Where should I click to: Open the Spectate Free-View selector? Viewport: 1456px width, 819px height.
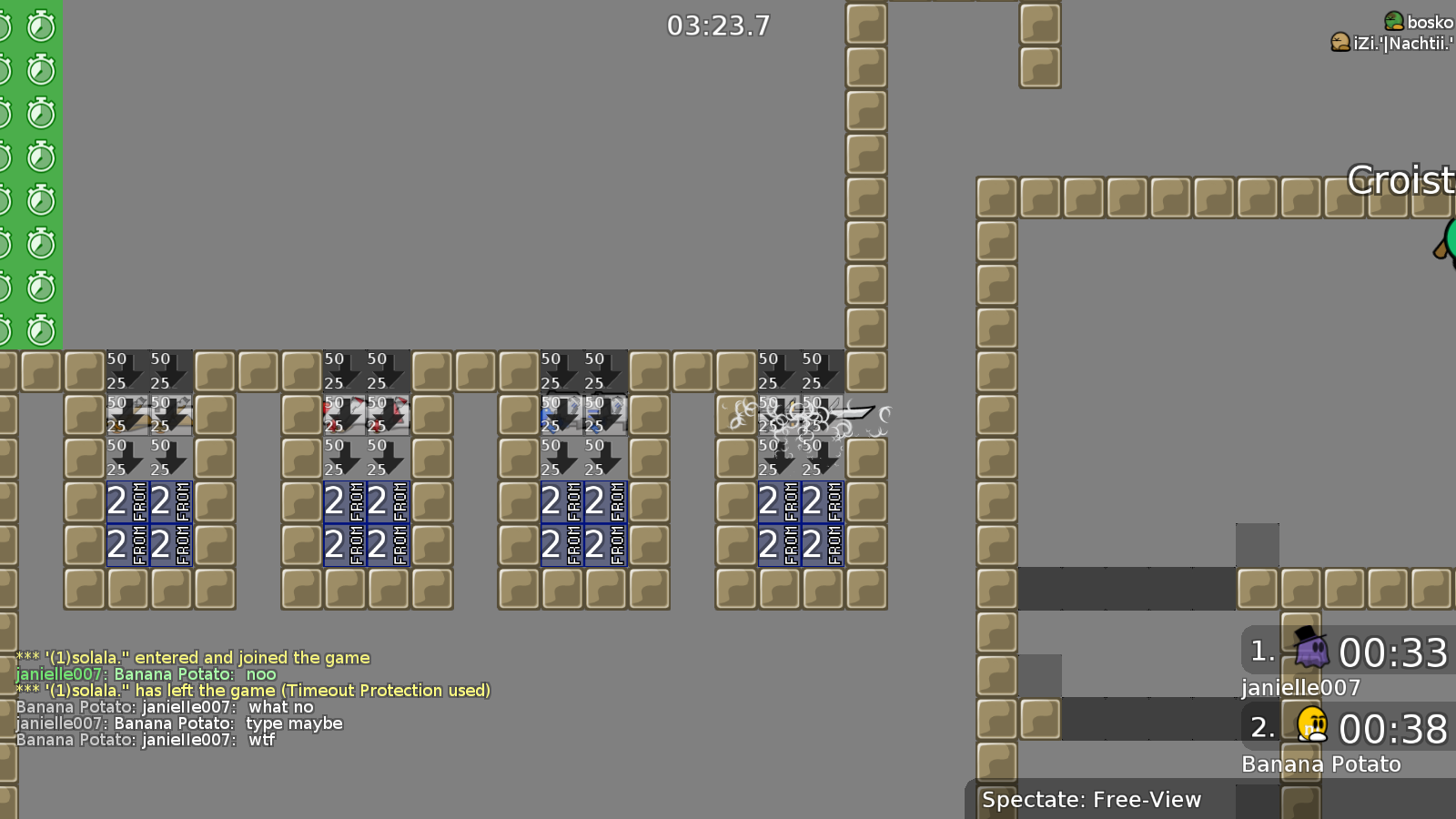pos(1091,800)
